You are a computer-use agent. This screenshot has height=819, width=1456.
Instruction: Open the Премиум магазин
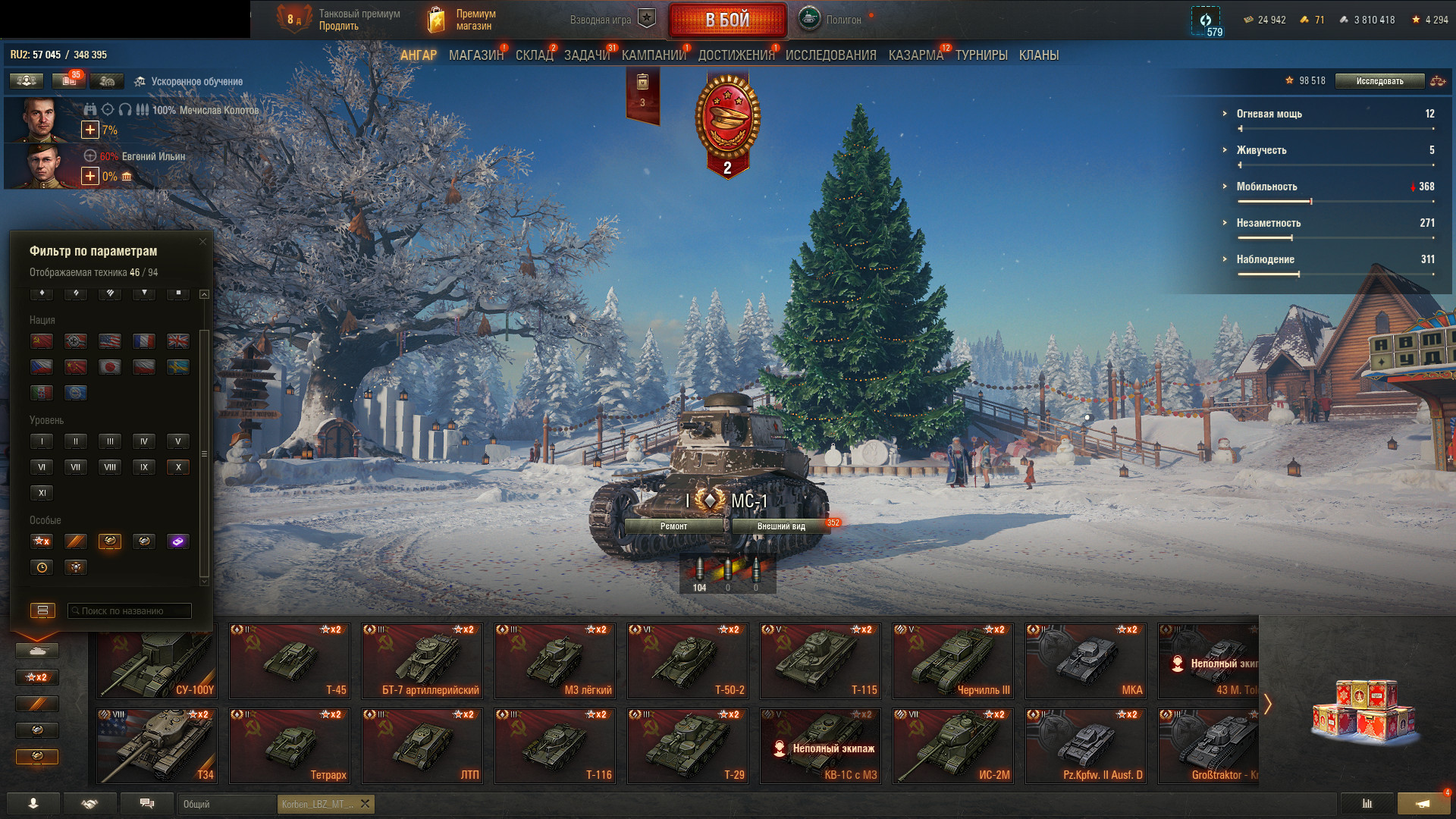tap(461, 20)
